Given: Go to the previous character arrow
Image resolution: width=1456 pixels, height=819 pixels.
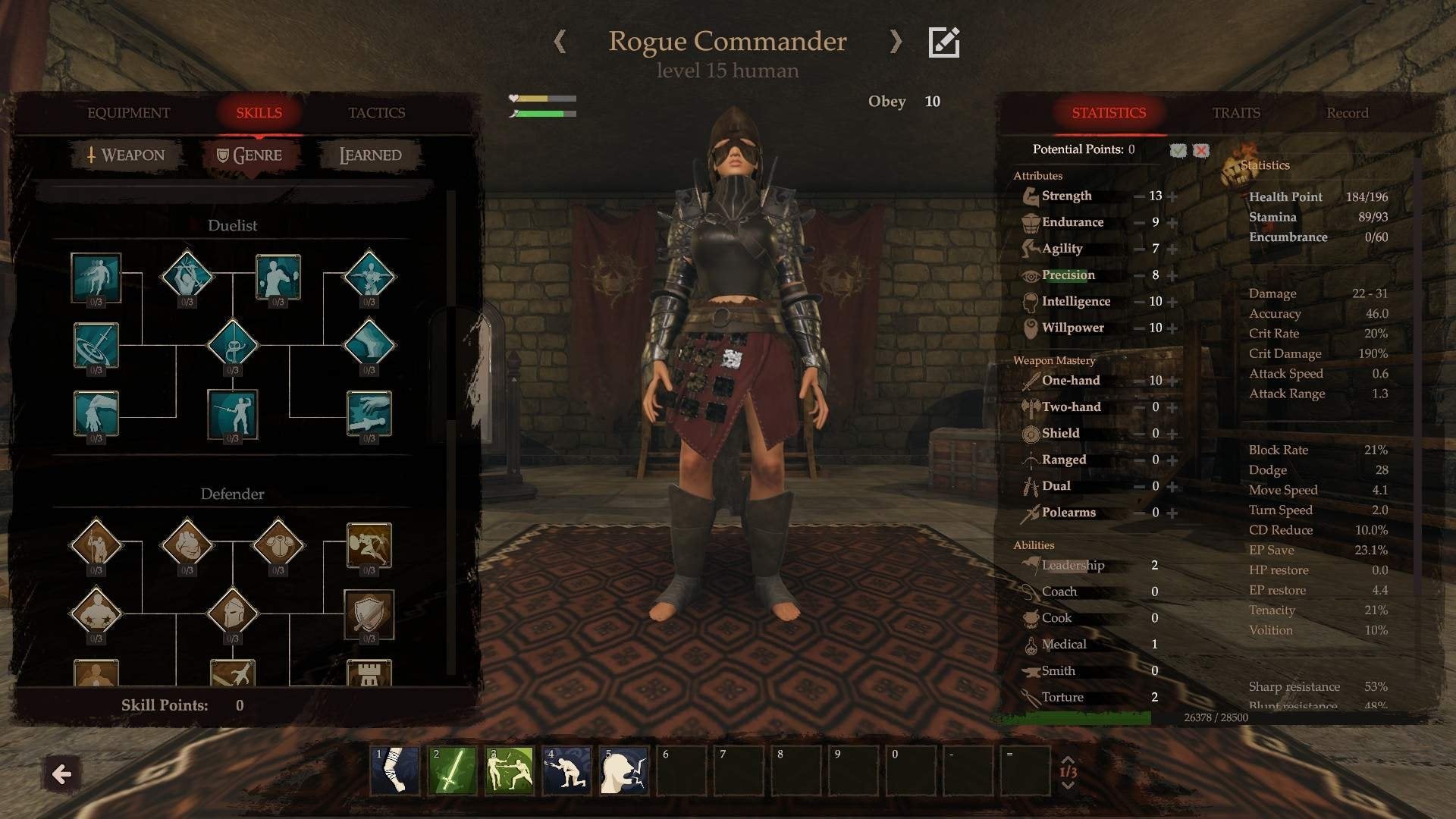Looking at the screenshot, I should tap(560, 42).
